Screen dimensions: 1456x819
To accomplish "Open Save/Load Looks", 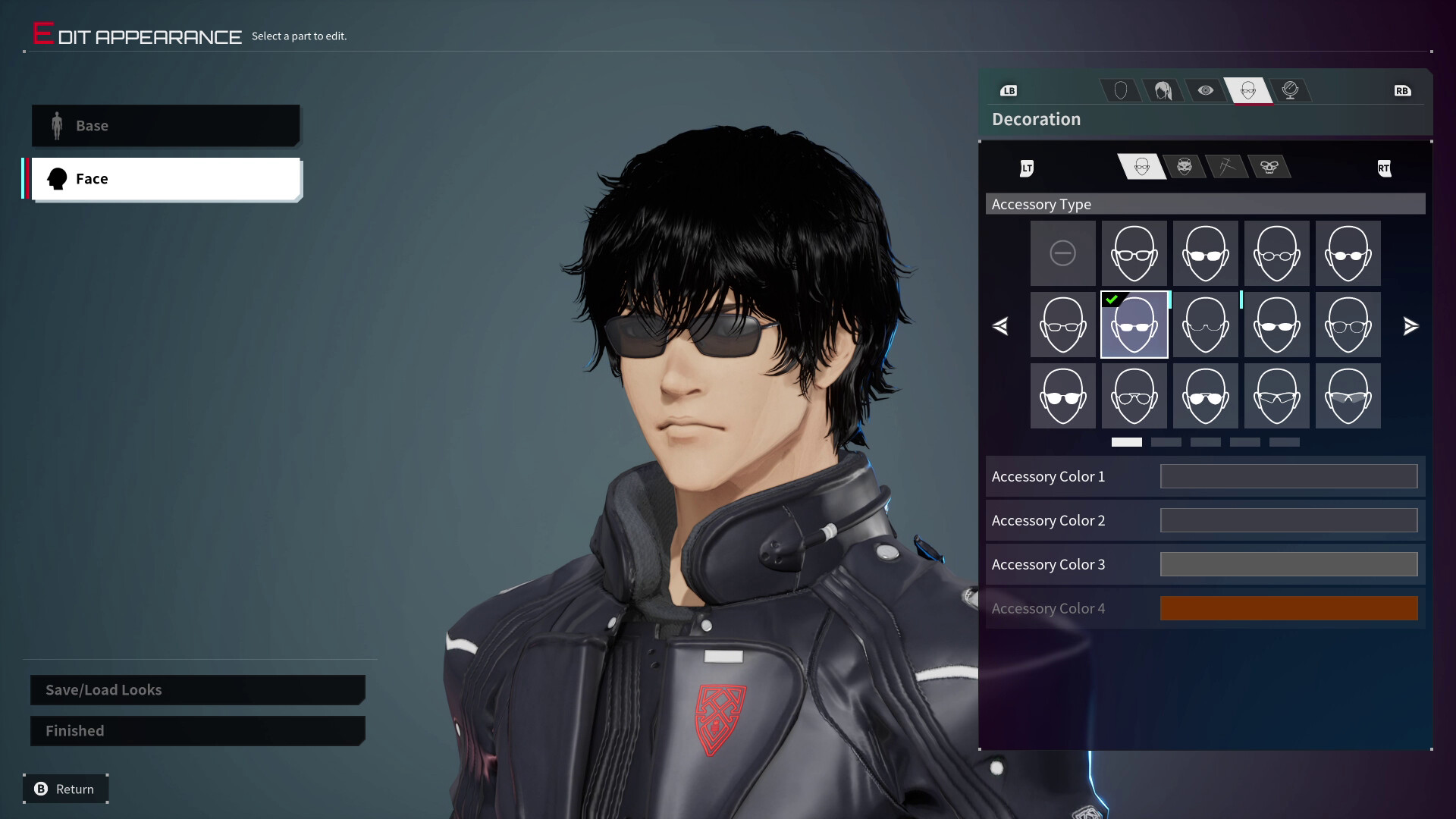I will click(102, 690).
